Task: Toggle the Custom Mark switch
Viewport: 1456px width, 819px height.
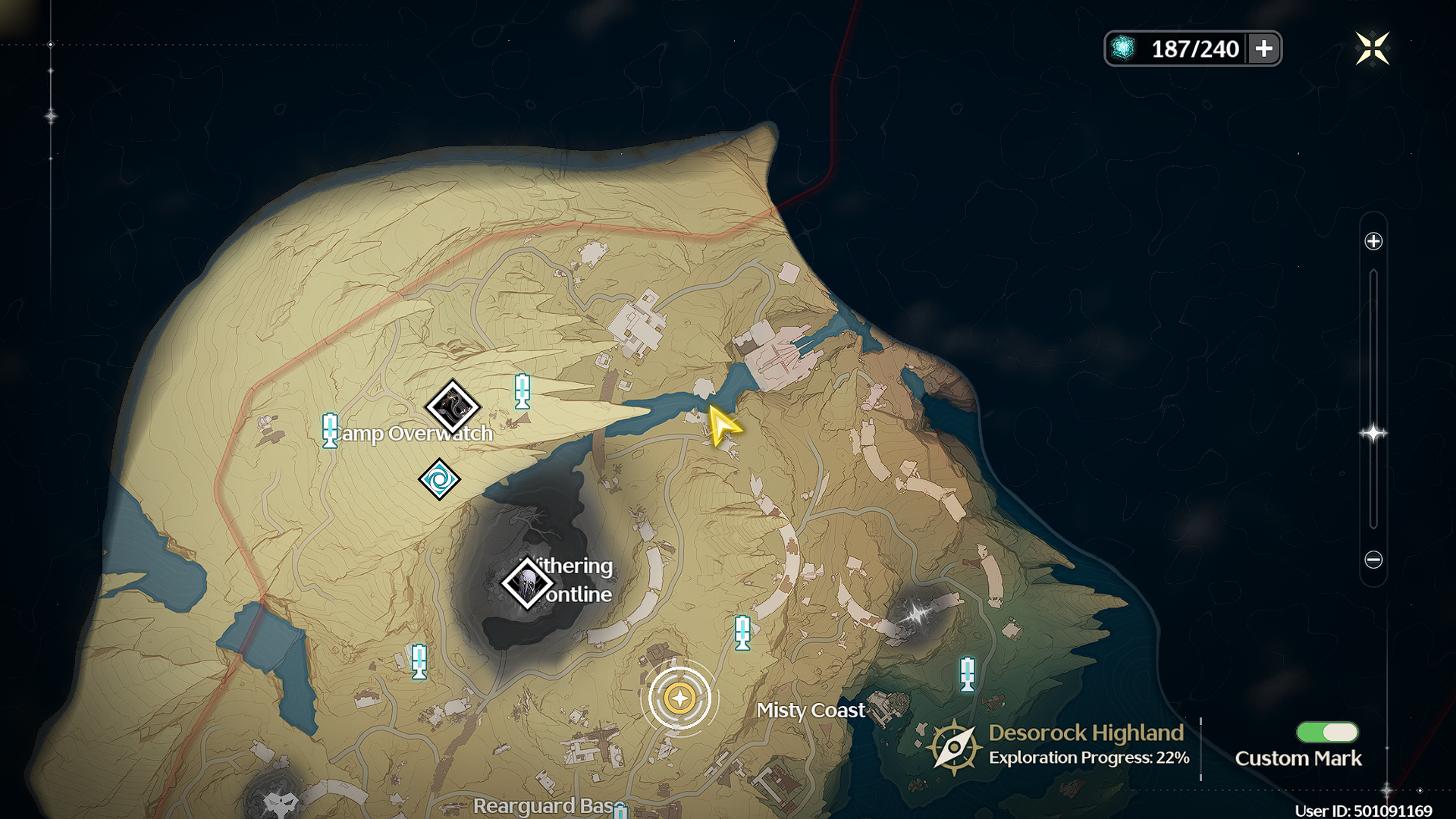Action: (1327, 732)
